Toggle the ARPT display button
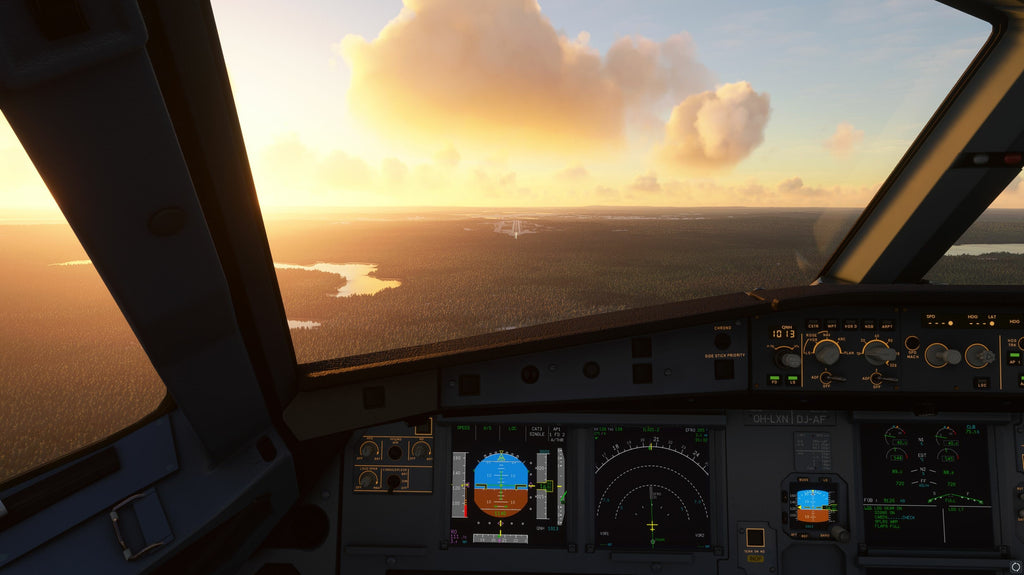Image resolution: width=1024 pixels, height=575 pixels. click(887, 327)
